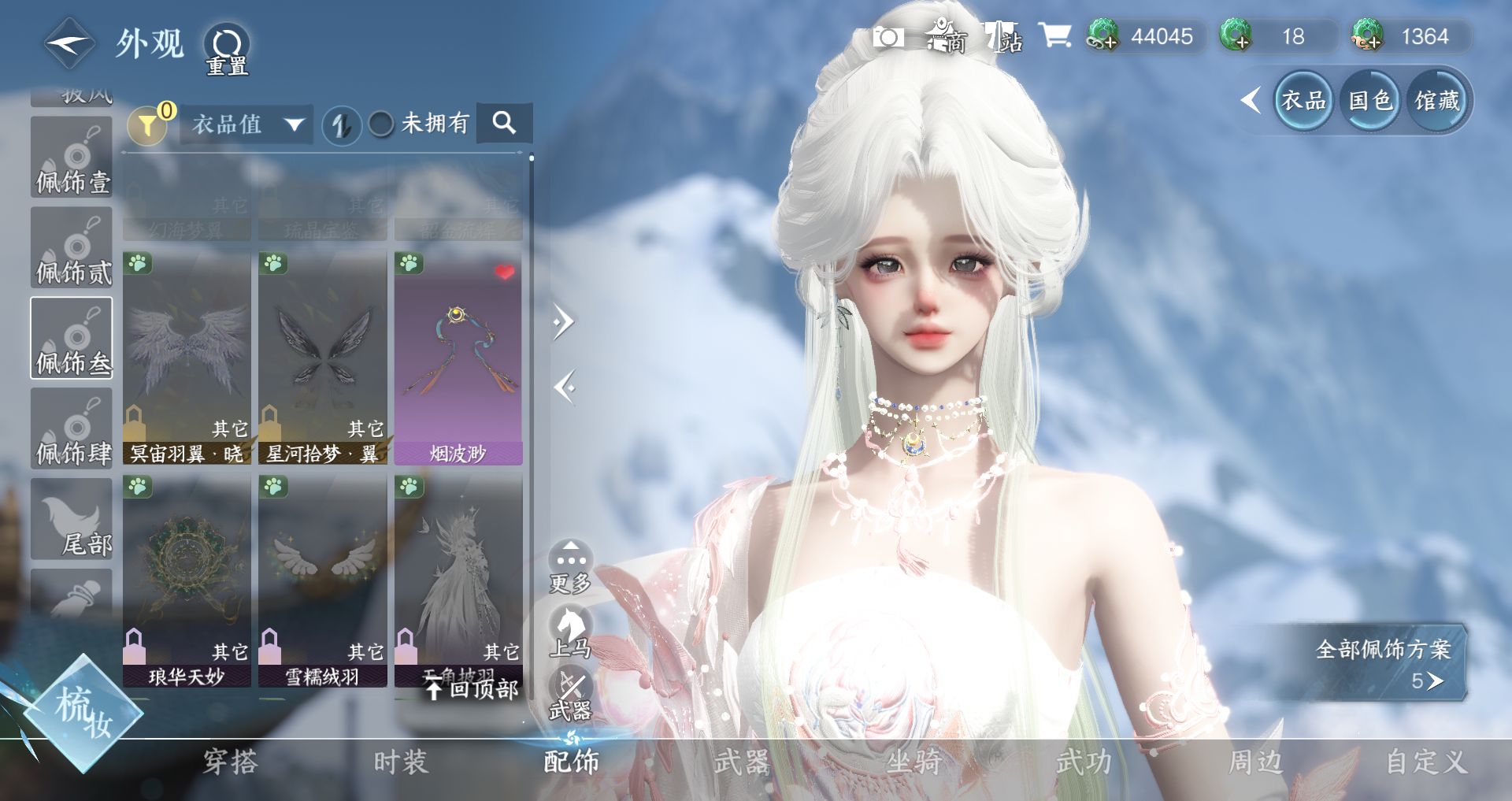
Task: Switch to the 时装 bottom tab
Action: pos(400,762)
